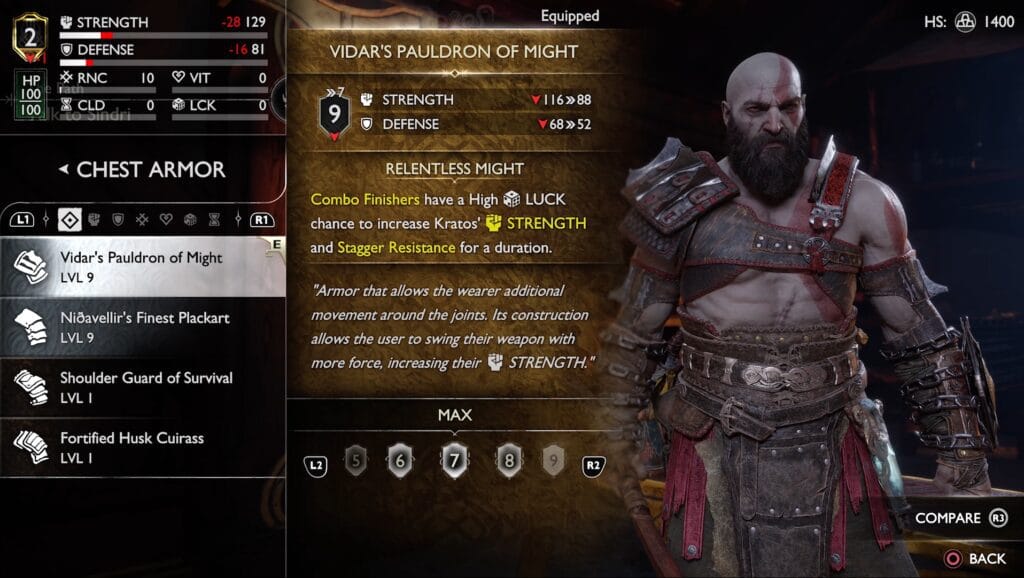Choose Niðavellir's Finest Plackart from list
1024x578 pixels.
[140, 326]
